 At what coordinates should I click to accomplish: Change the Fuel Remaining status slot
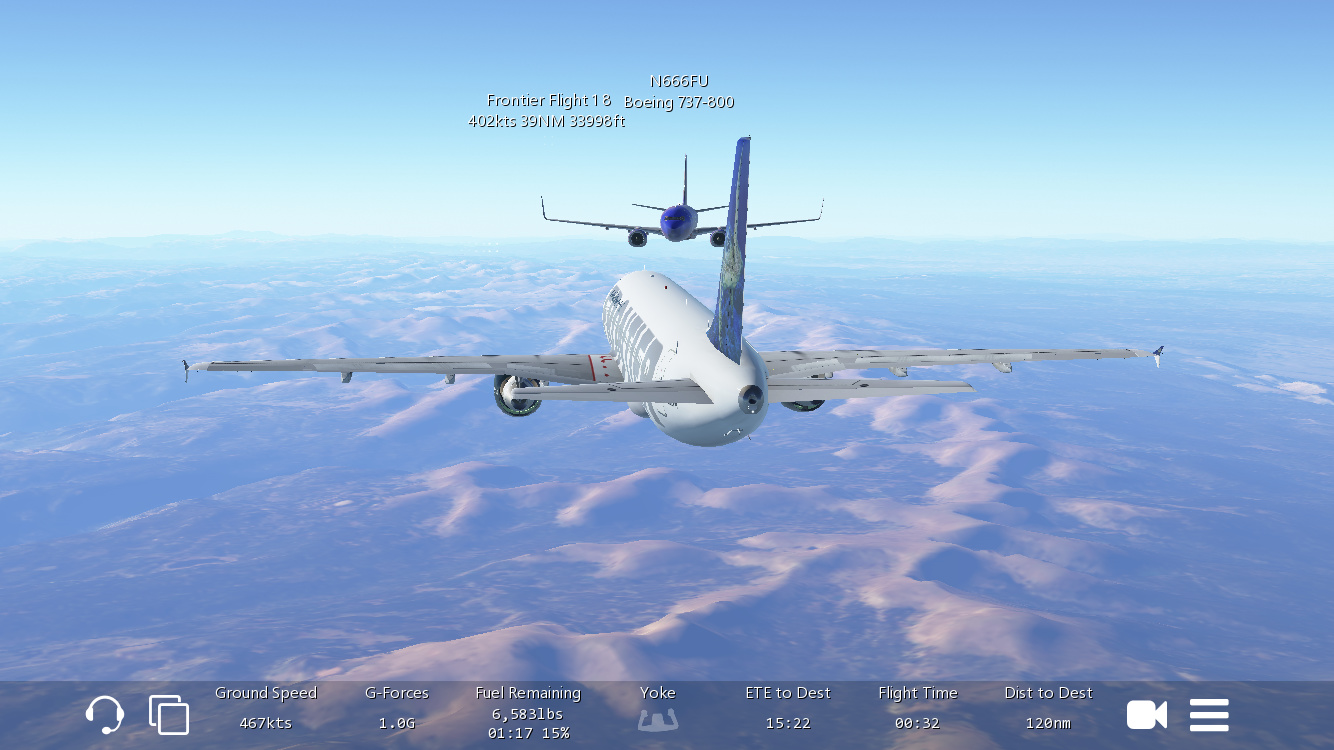(528, 712)
